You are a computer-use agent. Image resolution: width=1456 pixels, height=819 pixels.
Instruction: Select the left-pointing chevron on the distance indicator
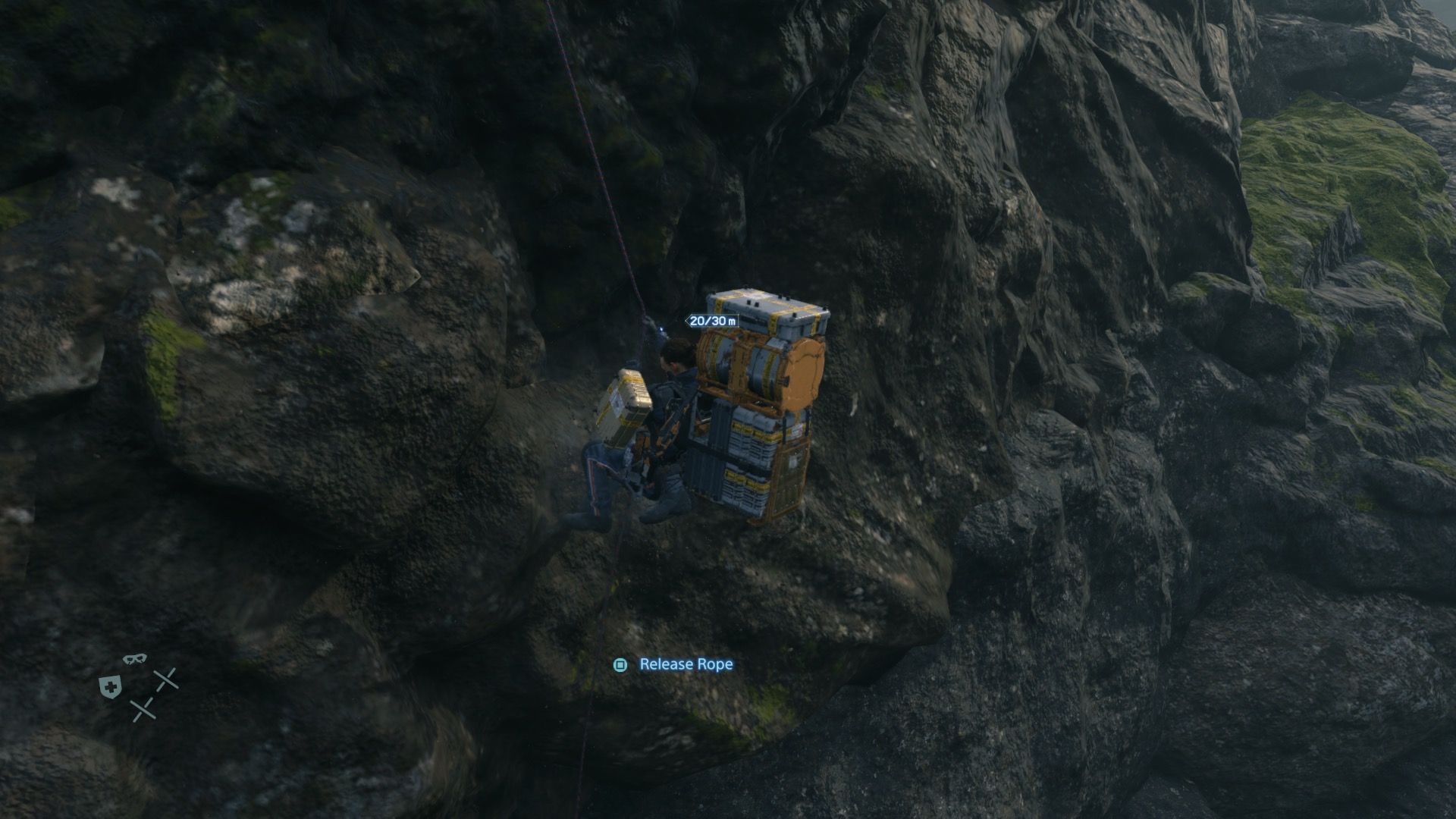687,321
